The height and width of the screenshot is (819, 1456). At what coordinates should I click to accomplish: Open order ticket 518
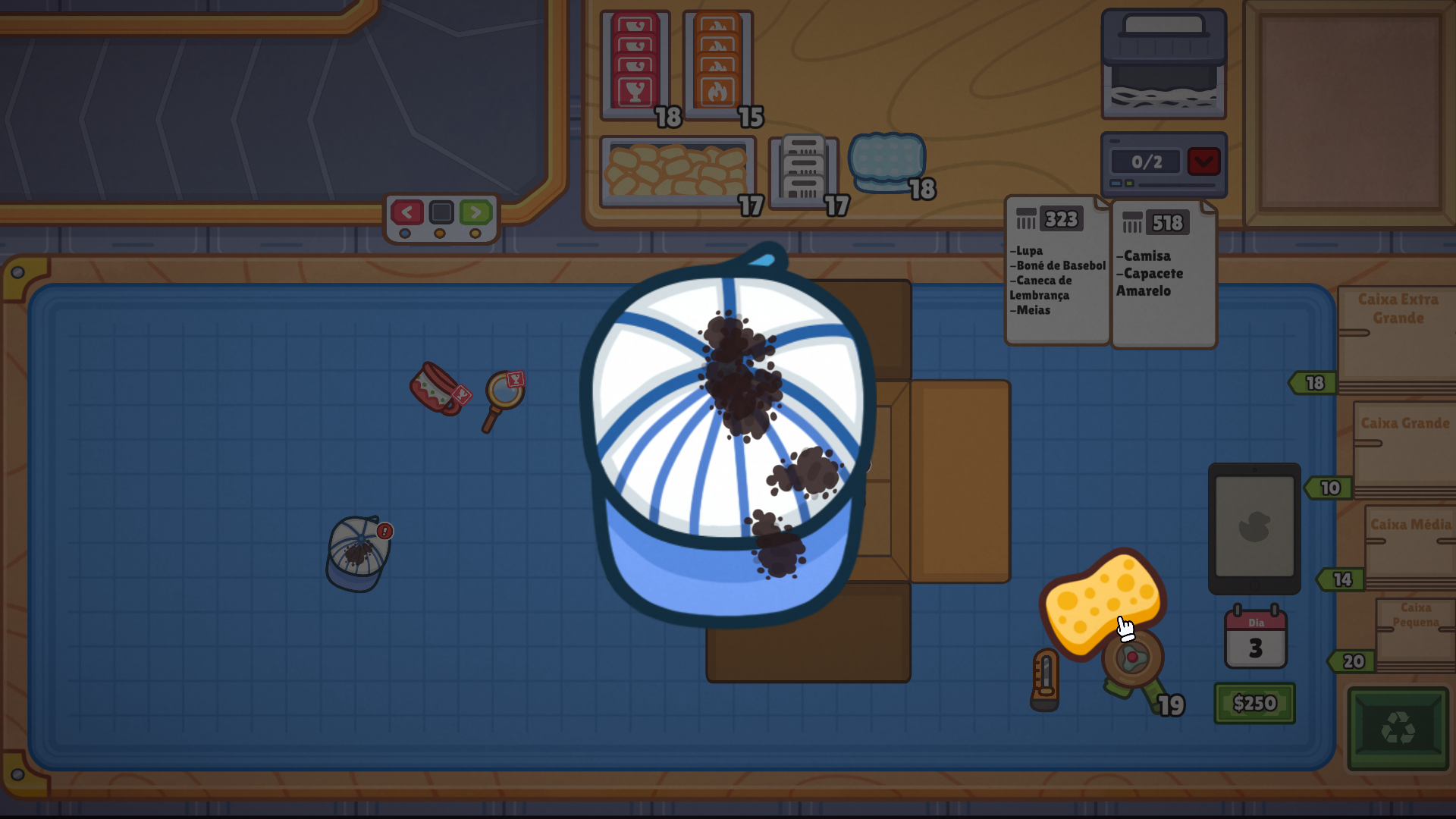[x=1163, y=275]
